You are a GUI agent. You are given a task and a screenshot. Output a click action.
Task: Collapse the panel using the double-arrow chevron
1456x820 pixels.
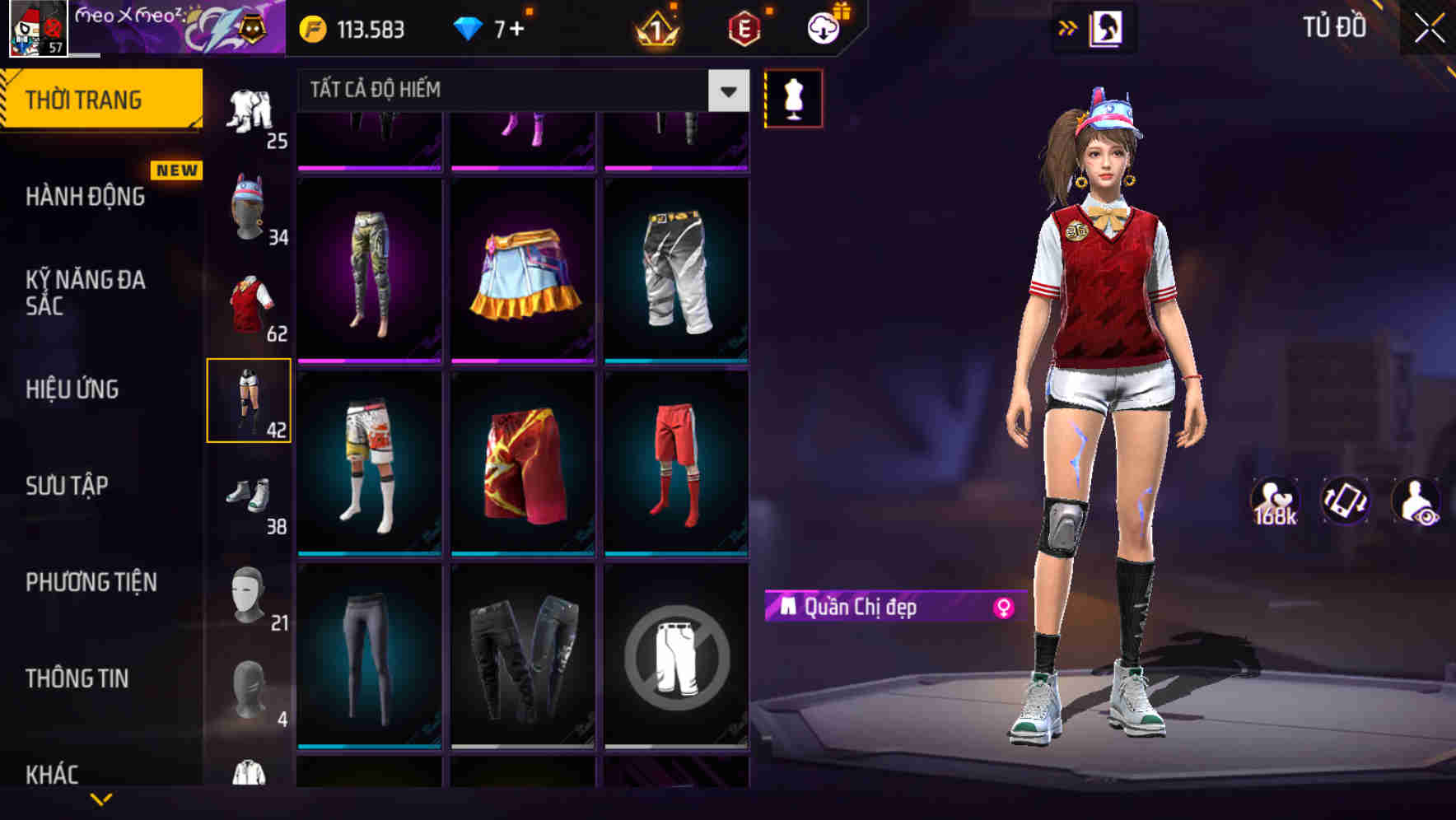[1068, 27]
